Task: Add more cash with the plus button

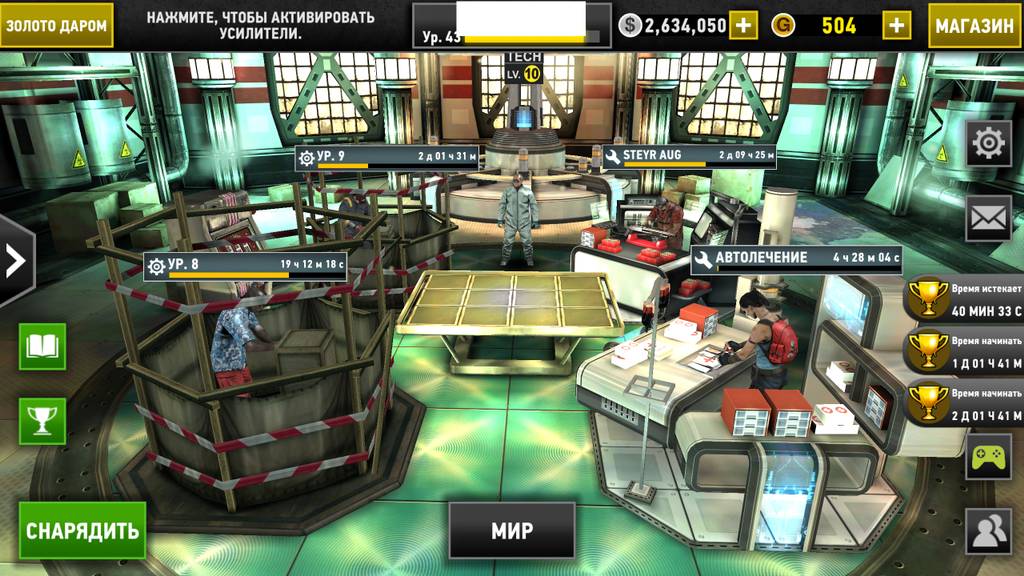Action: [743, 25]
